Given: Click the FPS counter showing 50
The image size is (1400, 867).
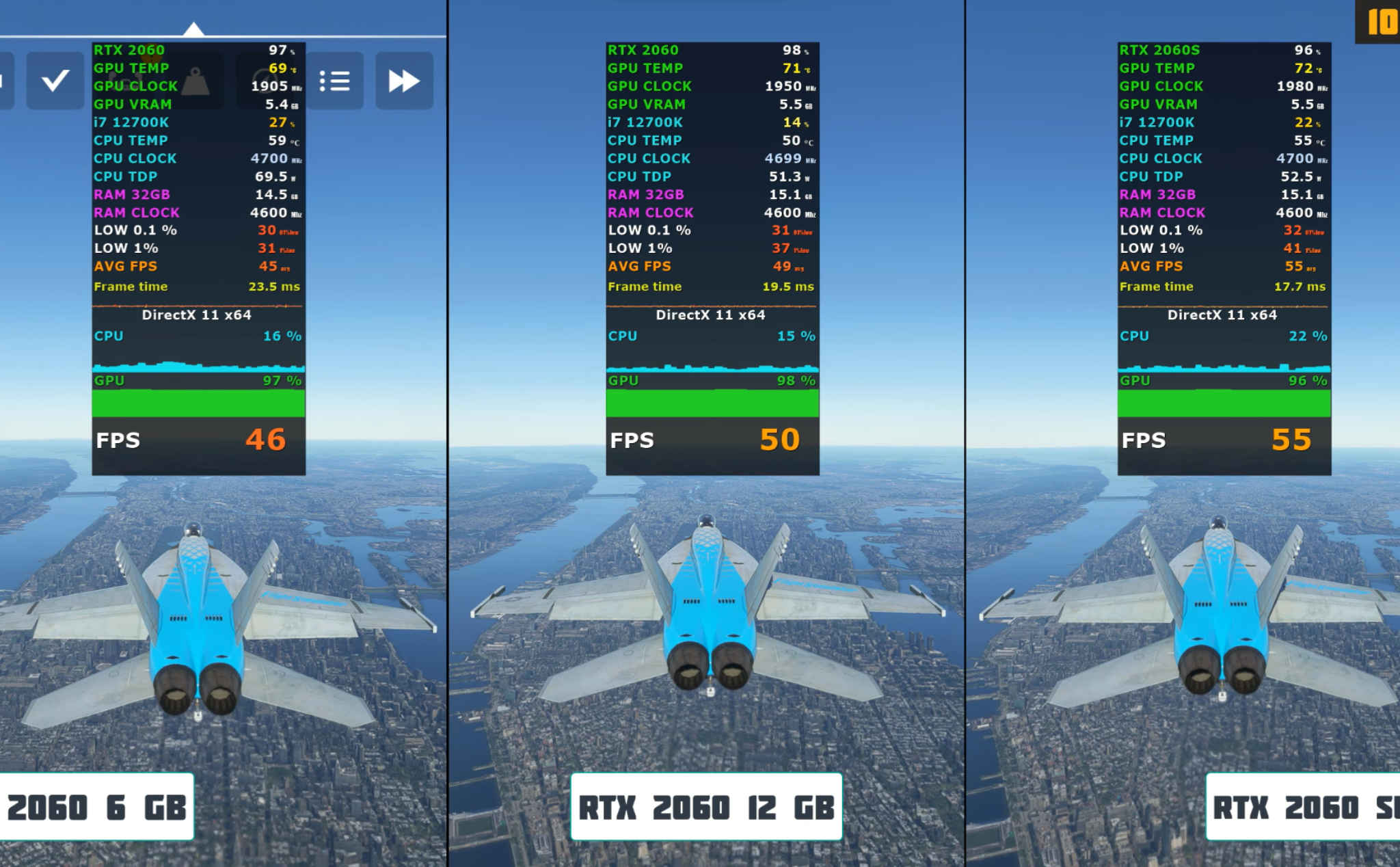Looking at the screenshot, I should click(x=781, y=438).
